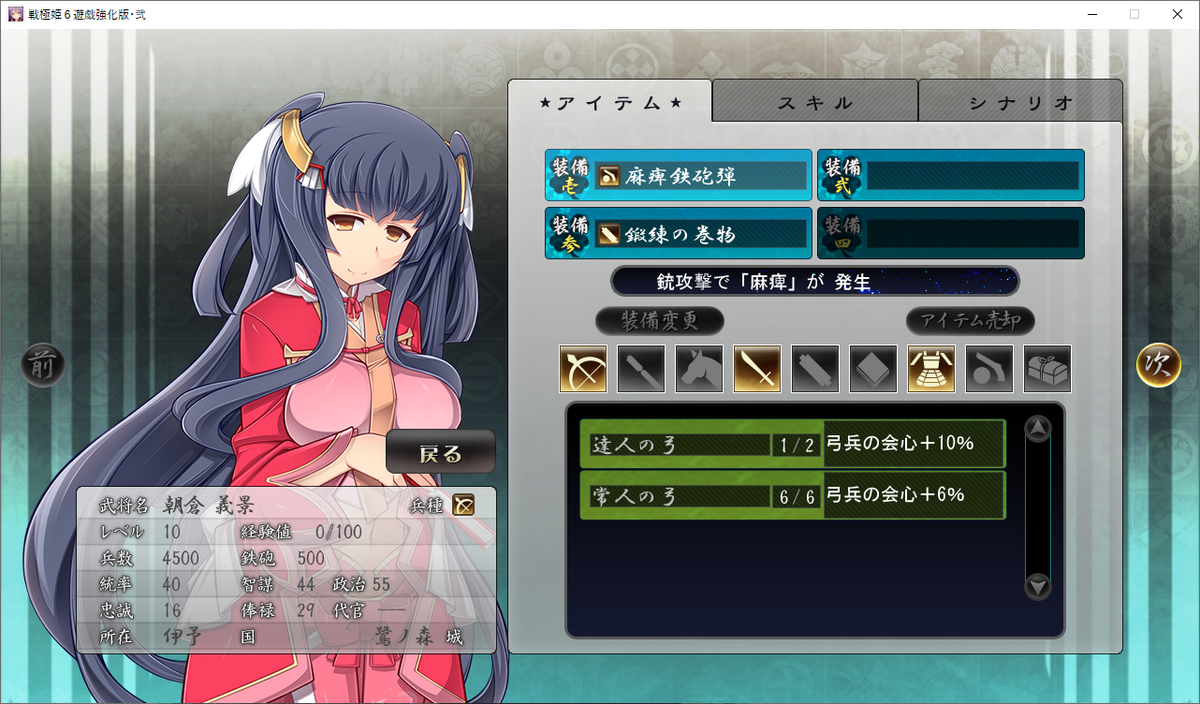This screenshot has width=1200, height=704.
Task: Select the bow item category icon
Action: tap(583, 369)
